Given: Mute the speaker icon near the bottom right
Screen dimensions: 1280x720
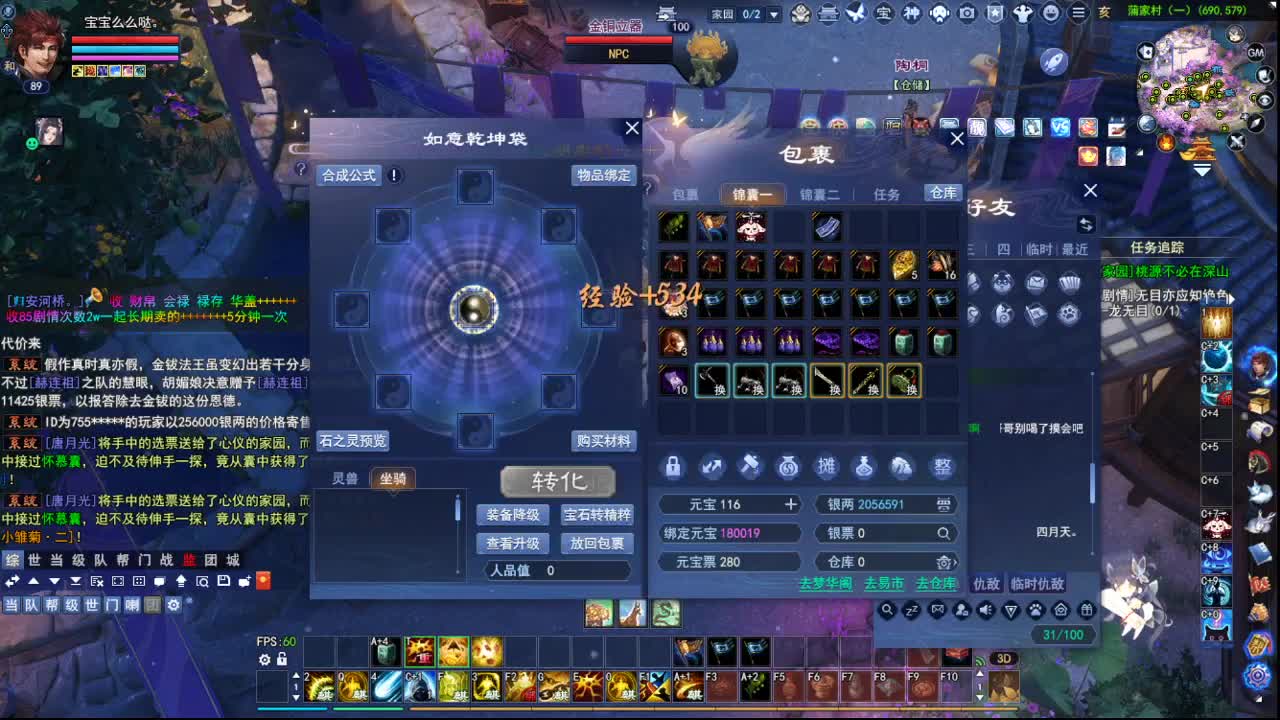Looking at the screenshot, I should [985, 609].
